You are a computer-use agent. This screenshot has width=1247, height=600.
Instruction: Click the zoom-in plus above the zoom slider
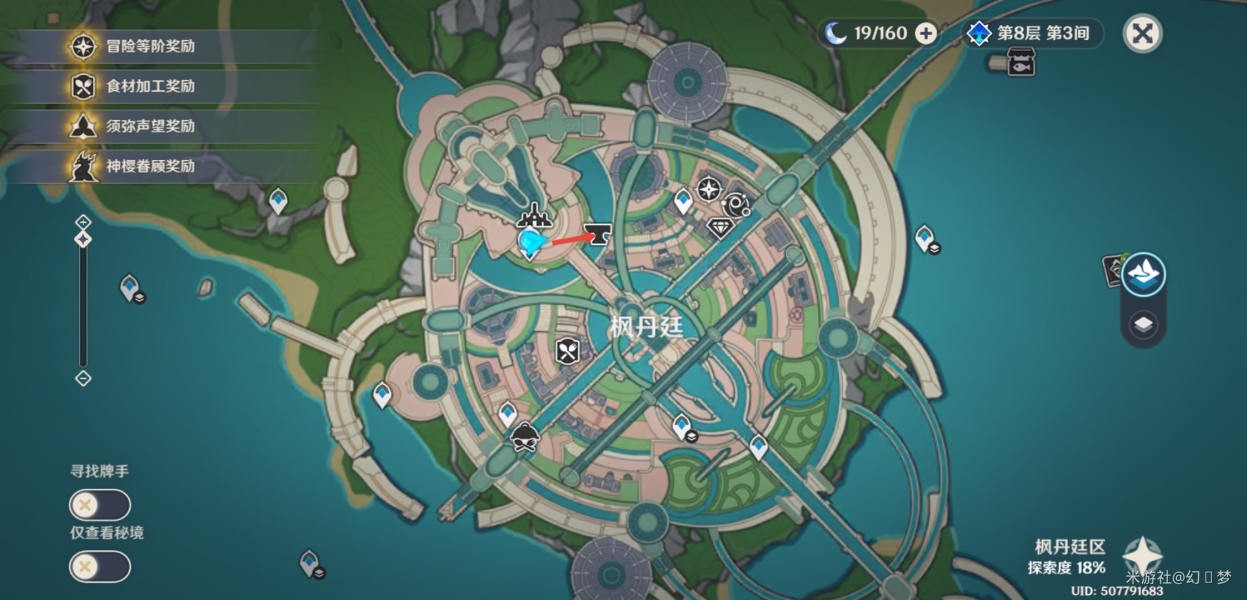83,222
